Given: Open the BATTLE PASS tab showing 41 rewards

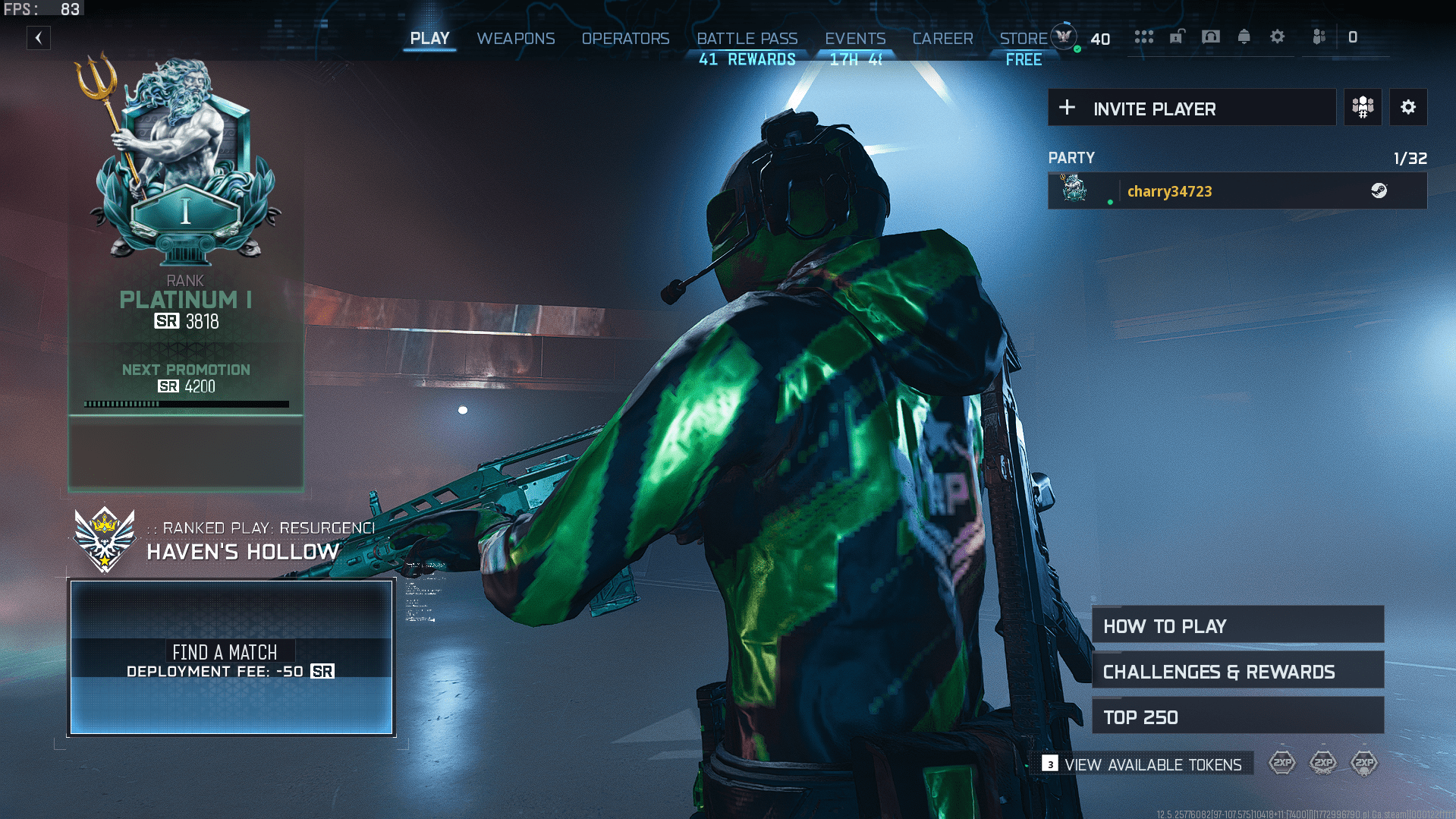Looking at the screenshot, I should (747, 39).
